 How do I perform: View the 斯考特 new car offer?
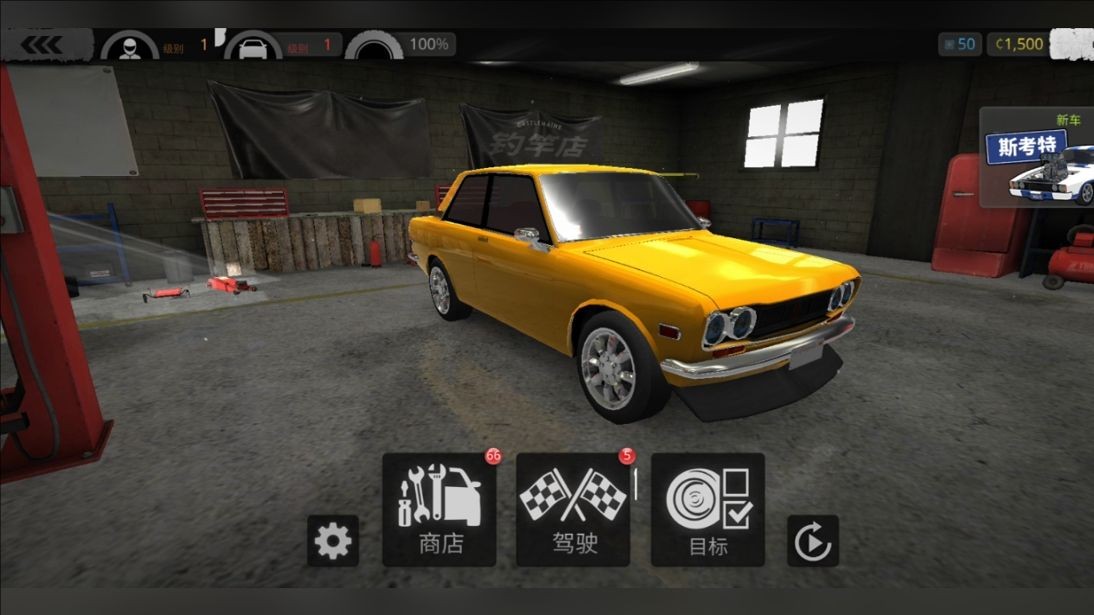tap(1037, 158)
